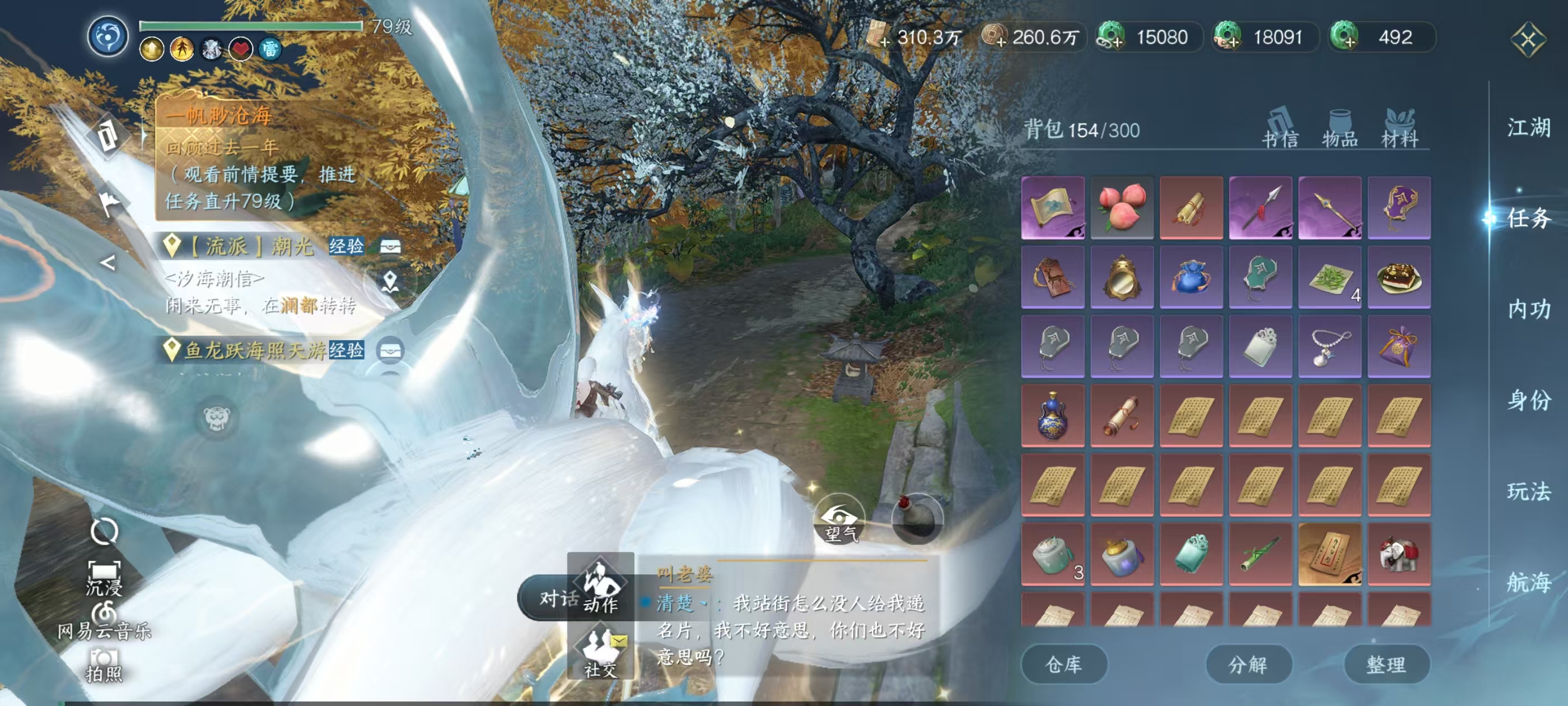Switch to the 书信 letters tab

[x=1280, y=129]
